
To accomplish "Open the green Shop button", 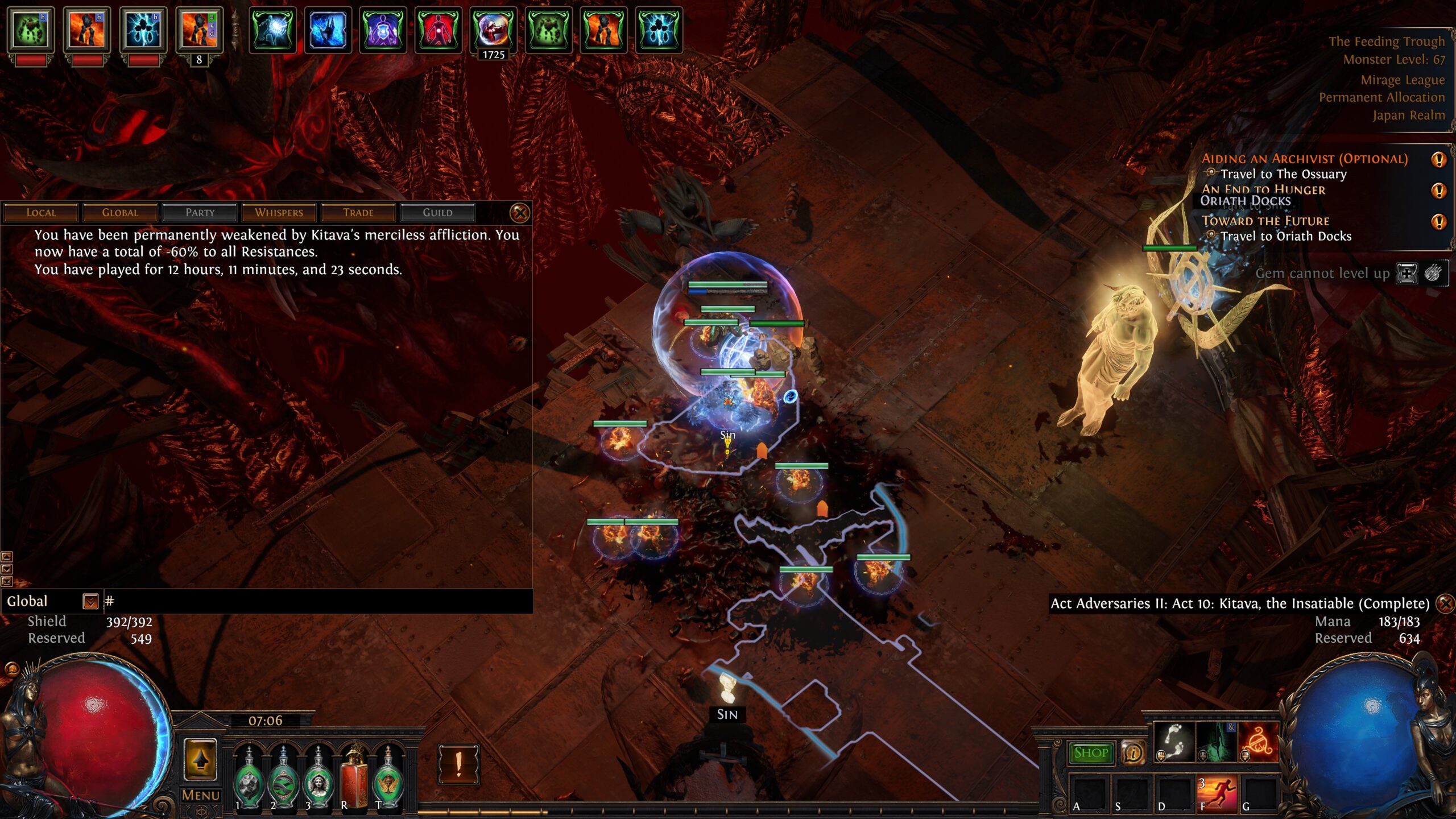I will pos(1090,753).
